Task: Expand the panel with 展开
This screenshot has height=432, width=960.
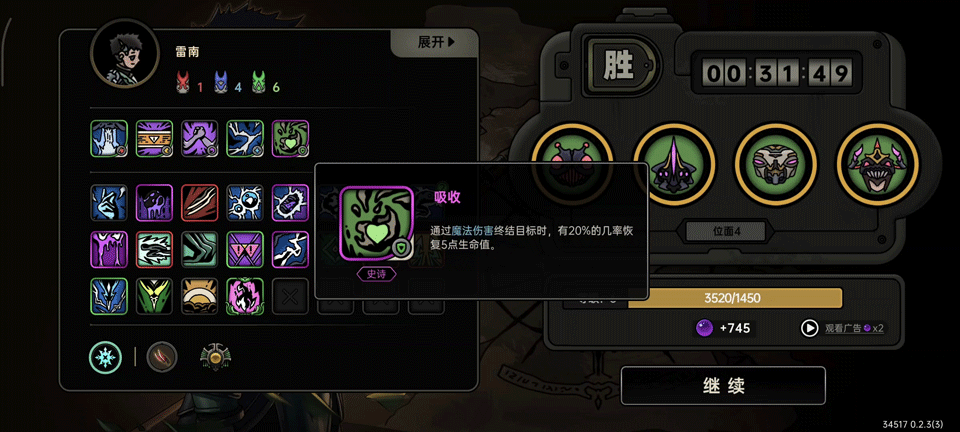Action: pos(436,43)
